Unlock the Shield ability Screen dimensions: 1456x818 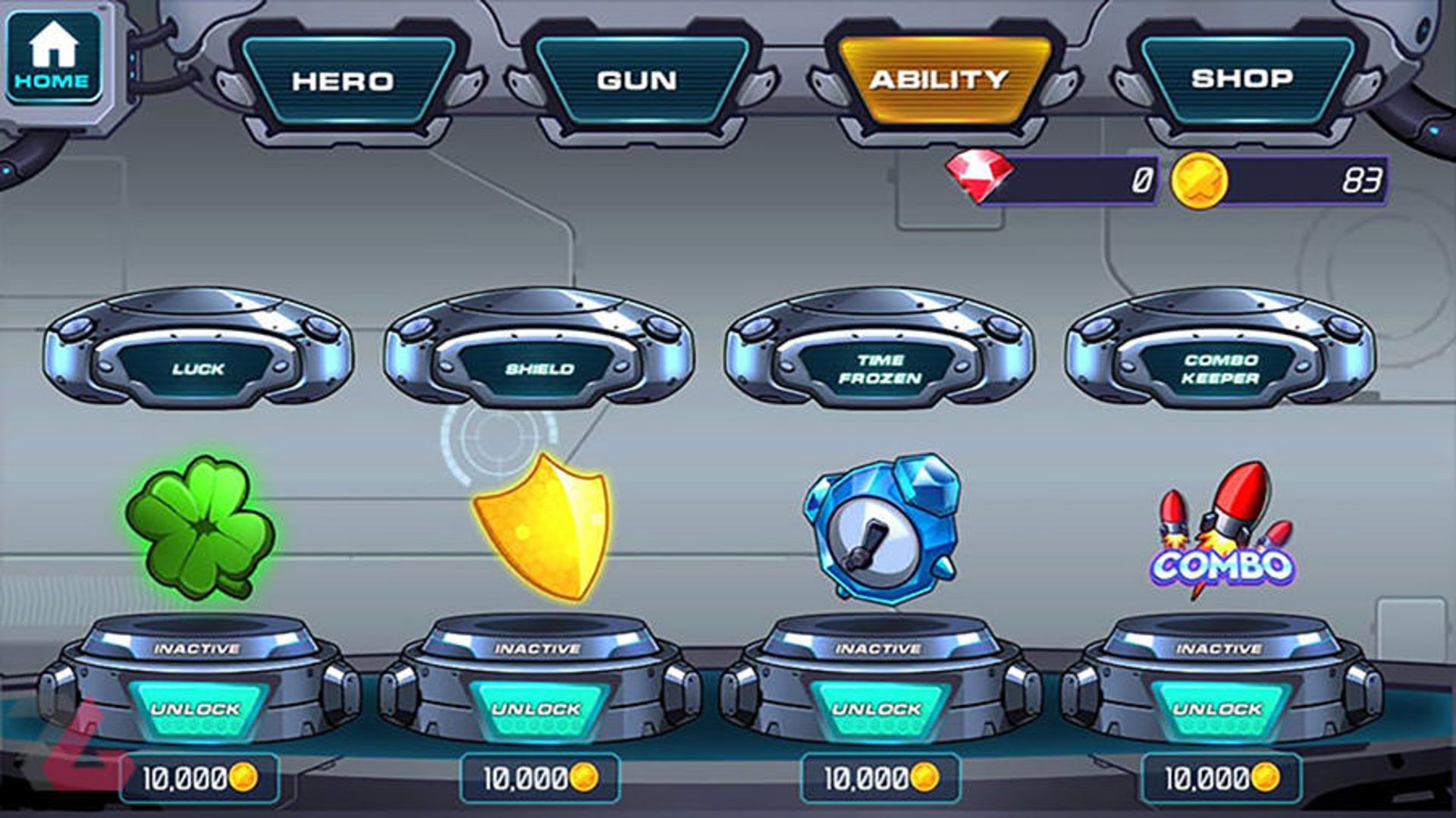click(x=537, y=710)
